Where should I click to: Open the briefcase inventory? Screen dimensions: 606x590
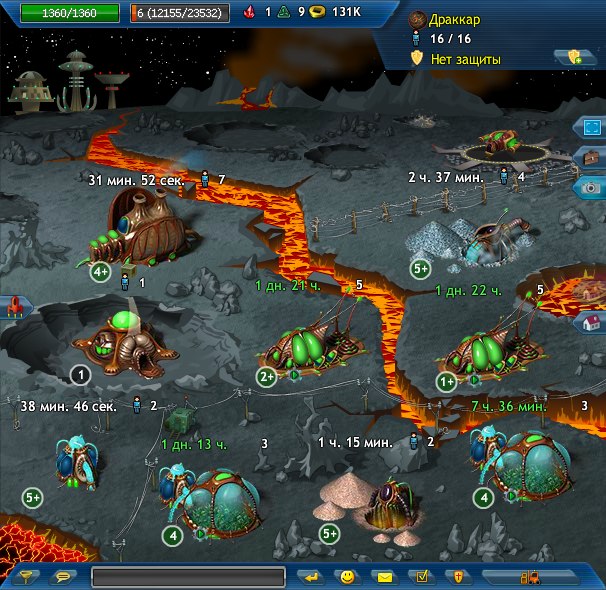pos(590,157)
